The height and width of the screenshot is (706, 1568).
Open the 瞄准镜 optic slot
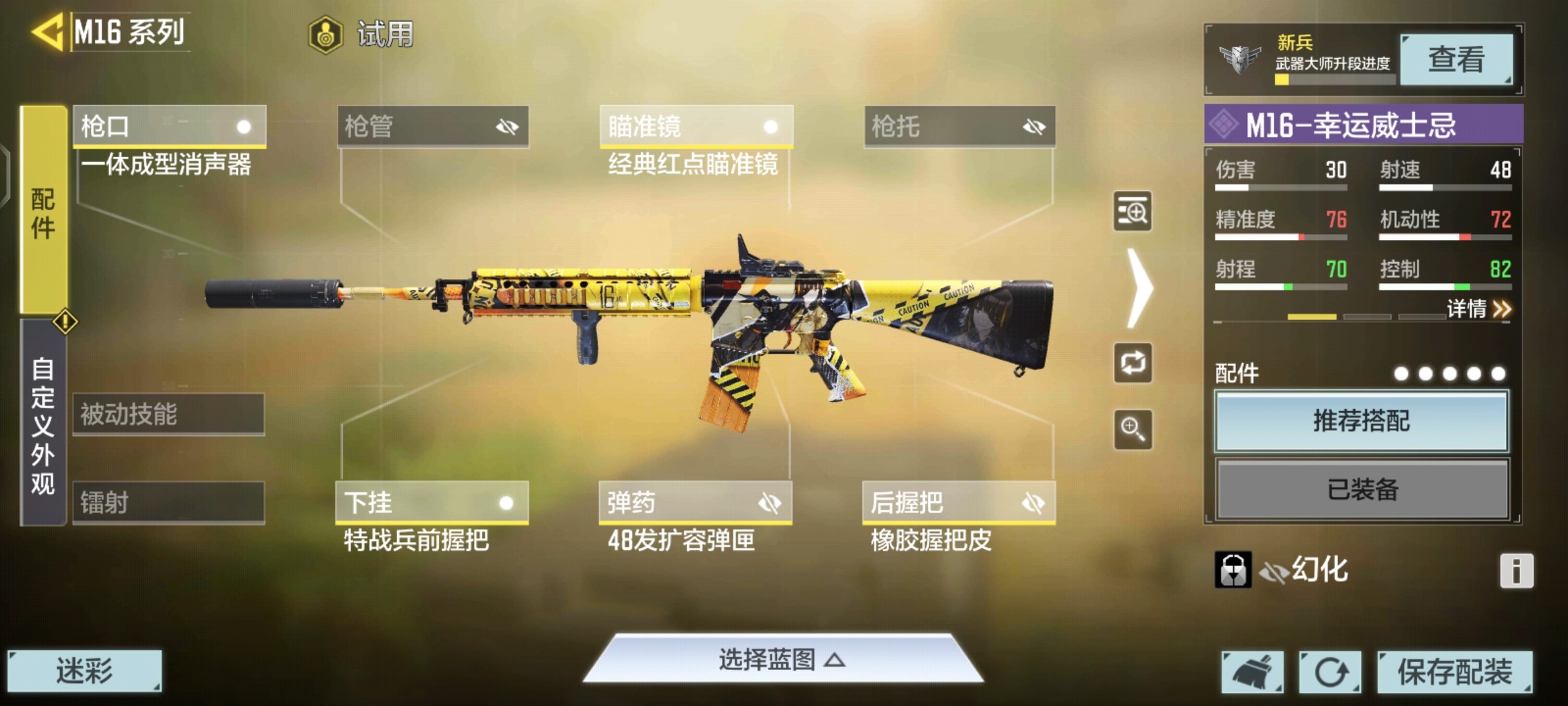click(x=696, y=126)
